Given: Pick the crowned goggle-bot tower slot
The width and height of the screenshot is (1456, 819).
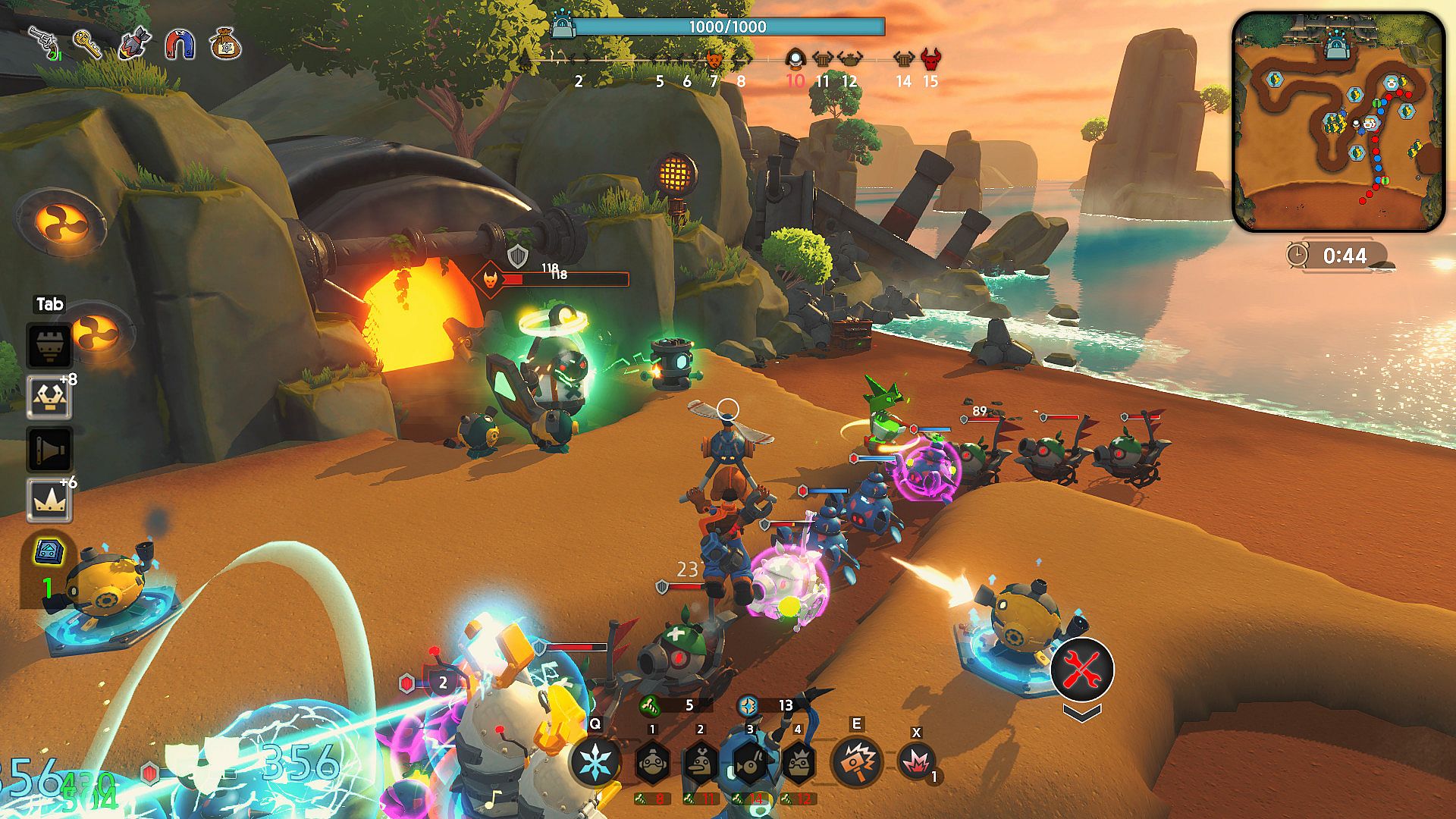Looking at the screenshot, I should click(x=797, y=762).
